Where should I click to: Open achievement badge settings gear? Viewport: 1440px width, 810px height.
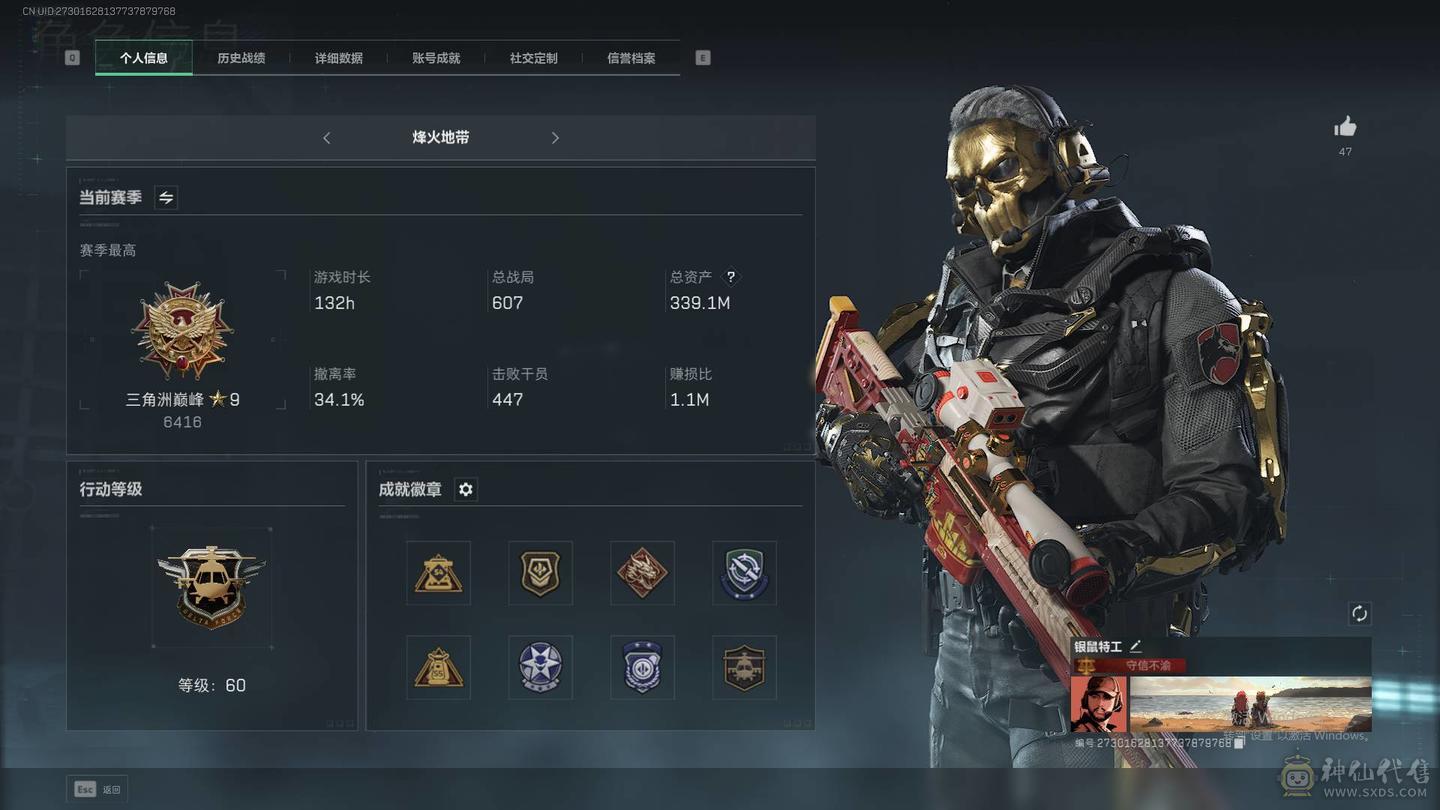(465, 489)
